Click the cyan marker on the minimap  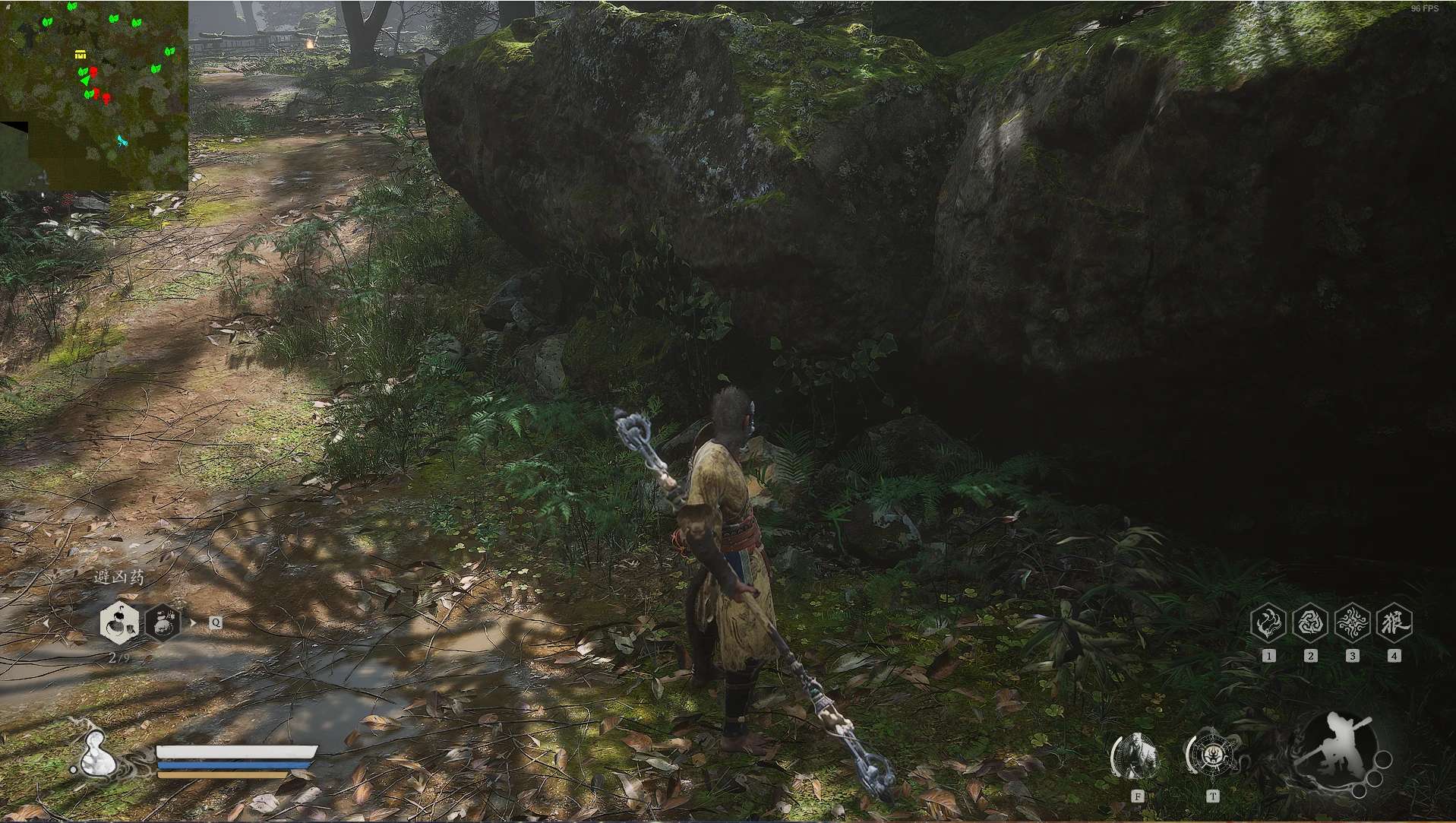pyautogui.click(x=122, y=141)
